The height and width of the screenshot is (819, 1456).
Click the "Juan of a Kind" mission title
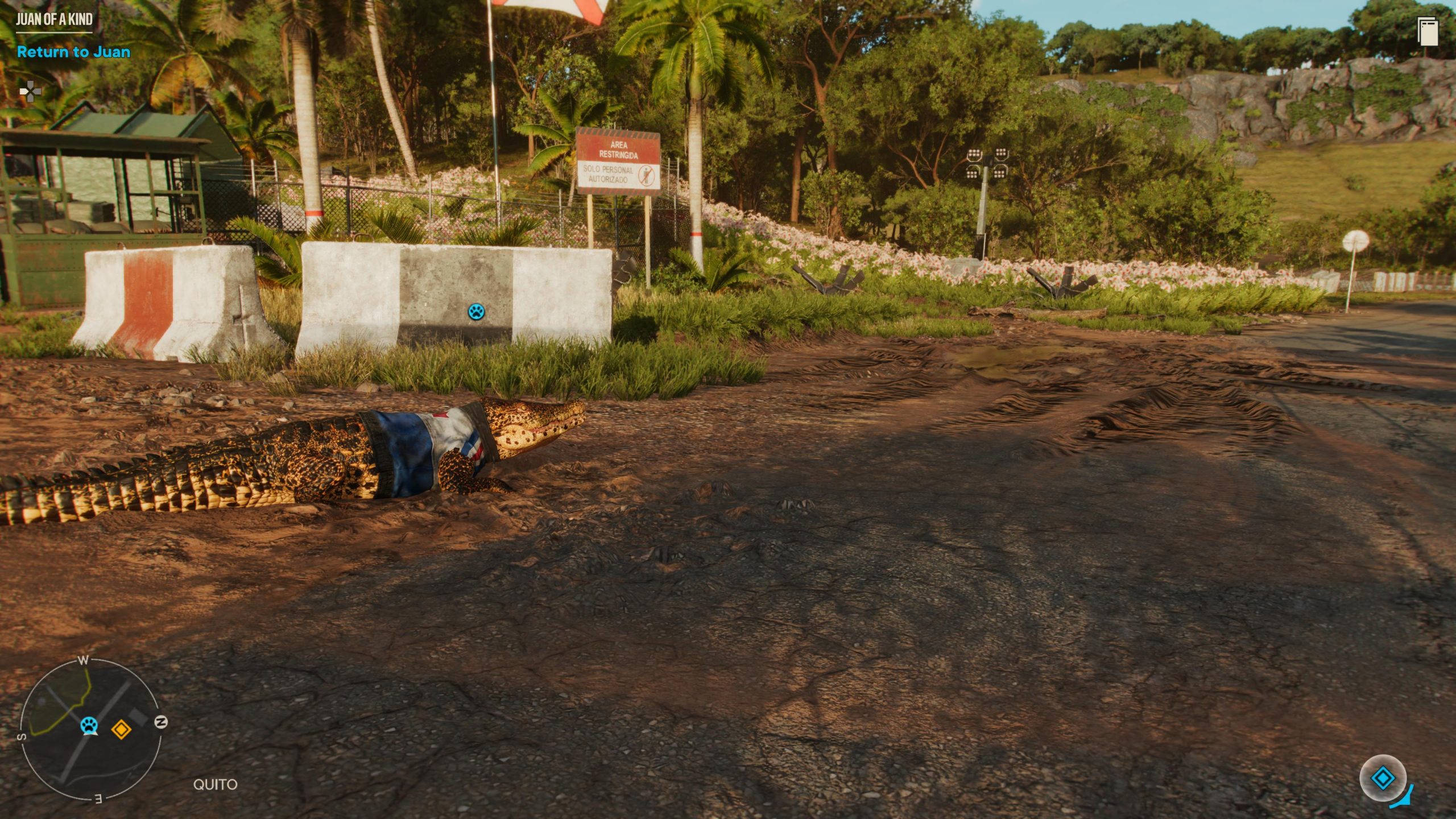click(x=54, y=19)
